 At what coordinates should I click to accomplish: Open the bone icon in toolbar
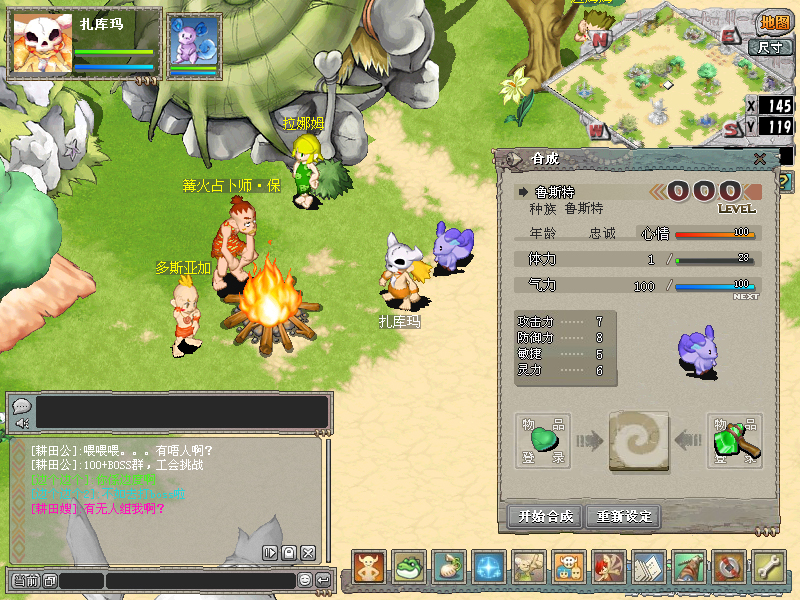click(x=769, y=567)
